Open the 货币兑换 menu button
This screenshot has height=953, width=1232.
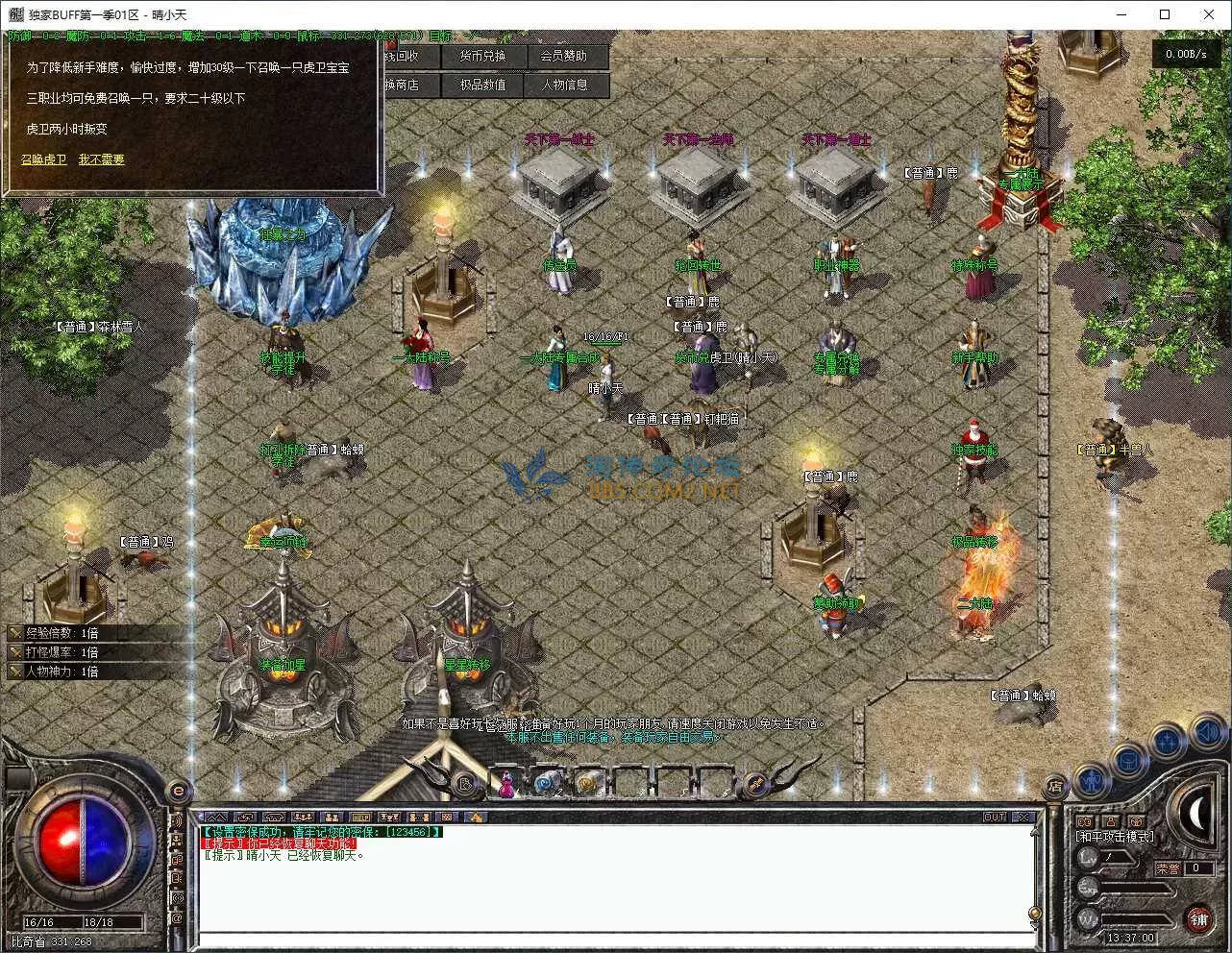point(481,57)
